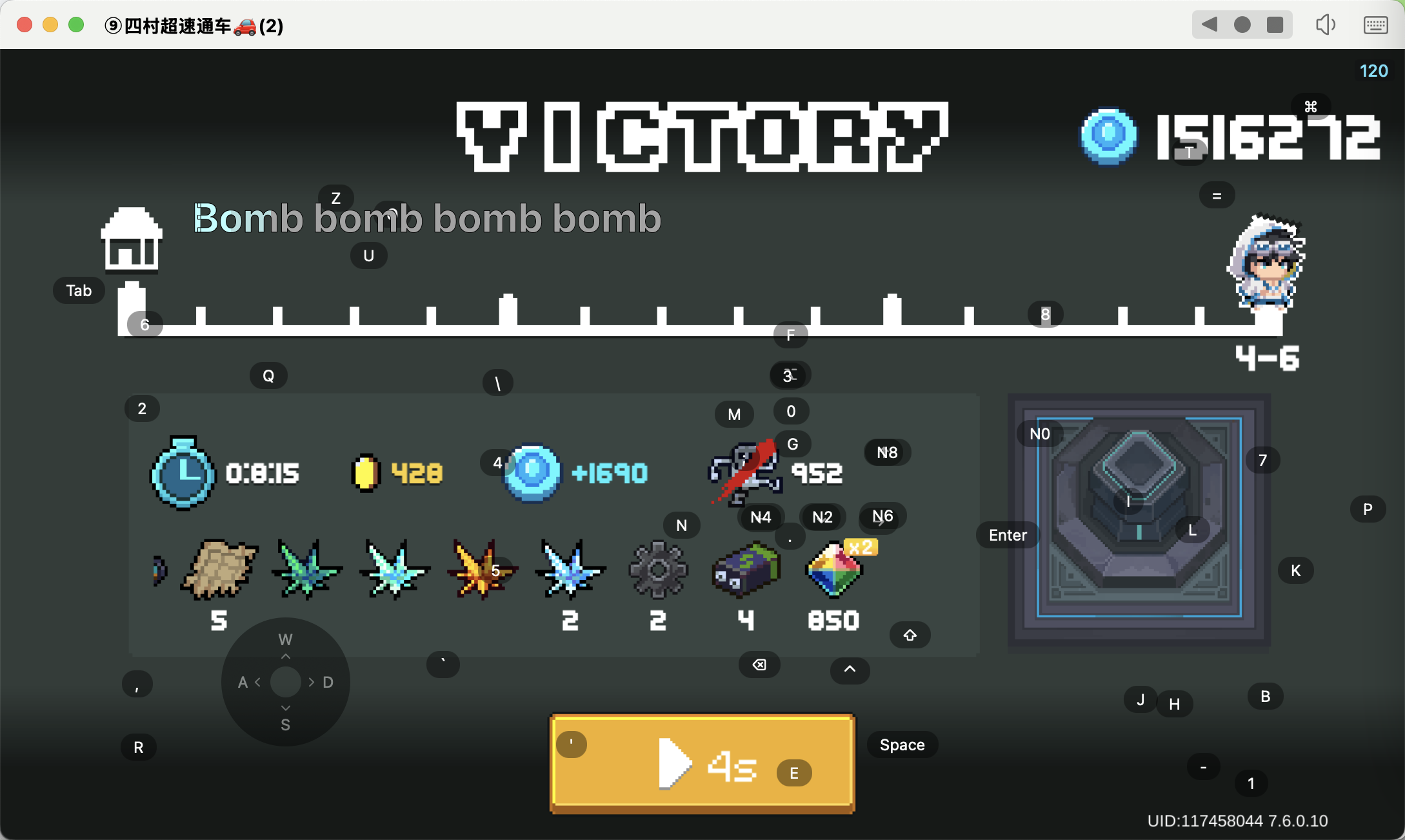The height and width of the screenshot is (840, 1405).
Task: Click the orange starburst leaf item
Action: (x=482, y=570)
